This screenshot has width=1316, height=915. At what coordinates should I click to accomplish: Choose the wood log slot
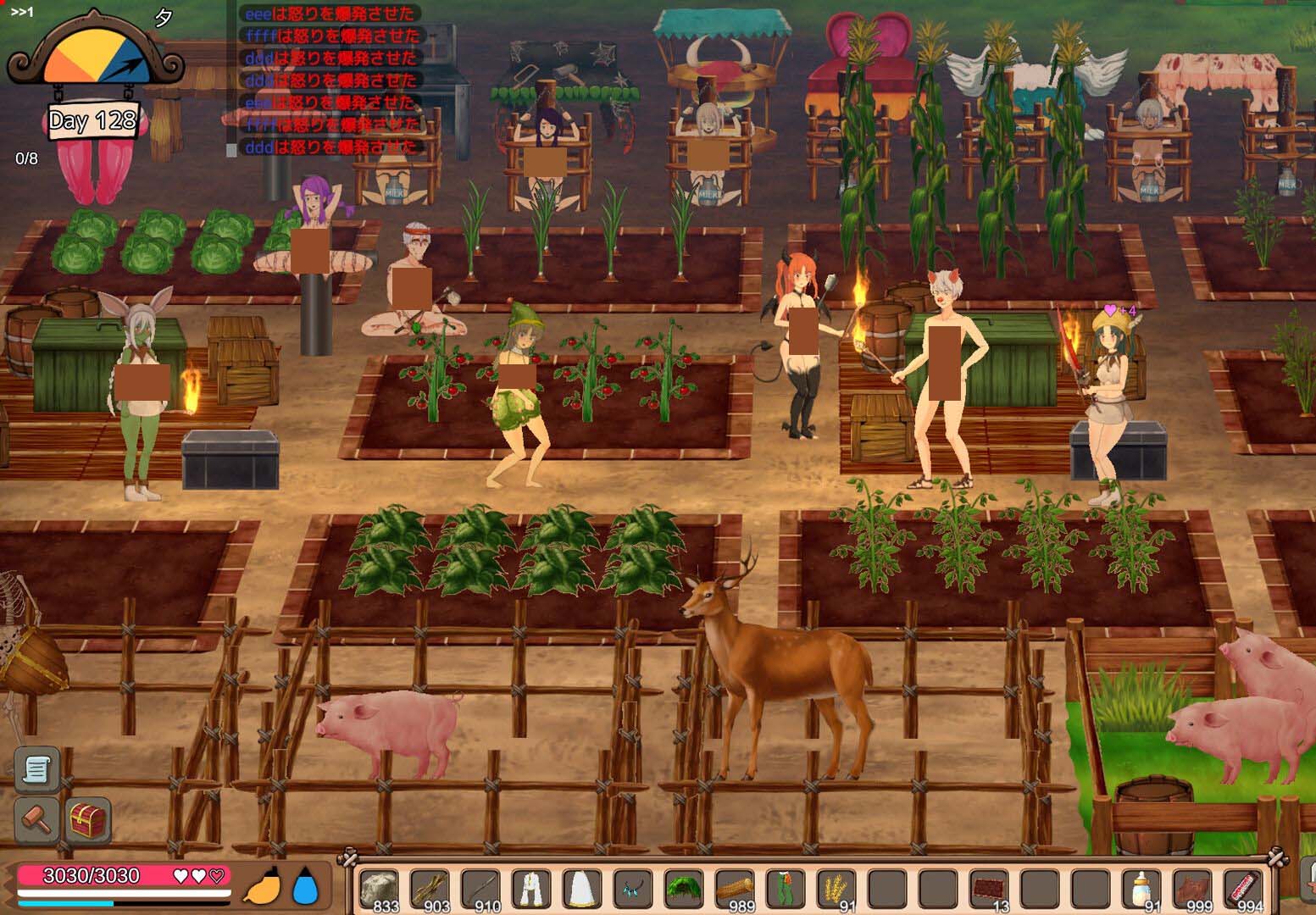click(x=735, y=890)
